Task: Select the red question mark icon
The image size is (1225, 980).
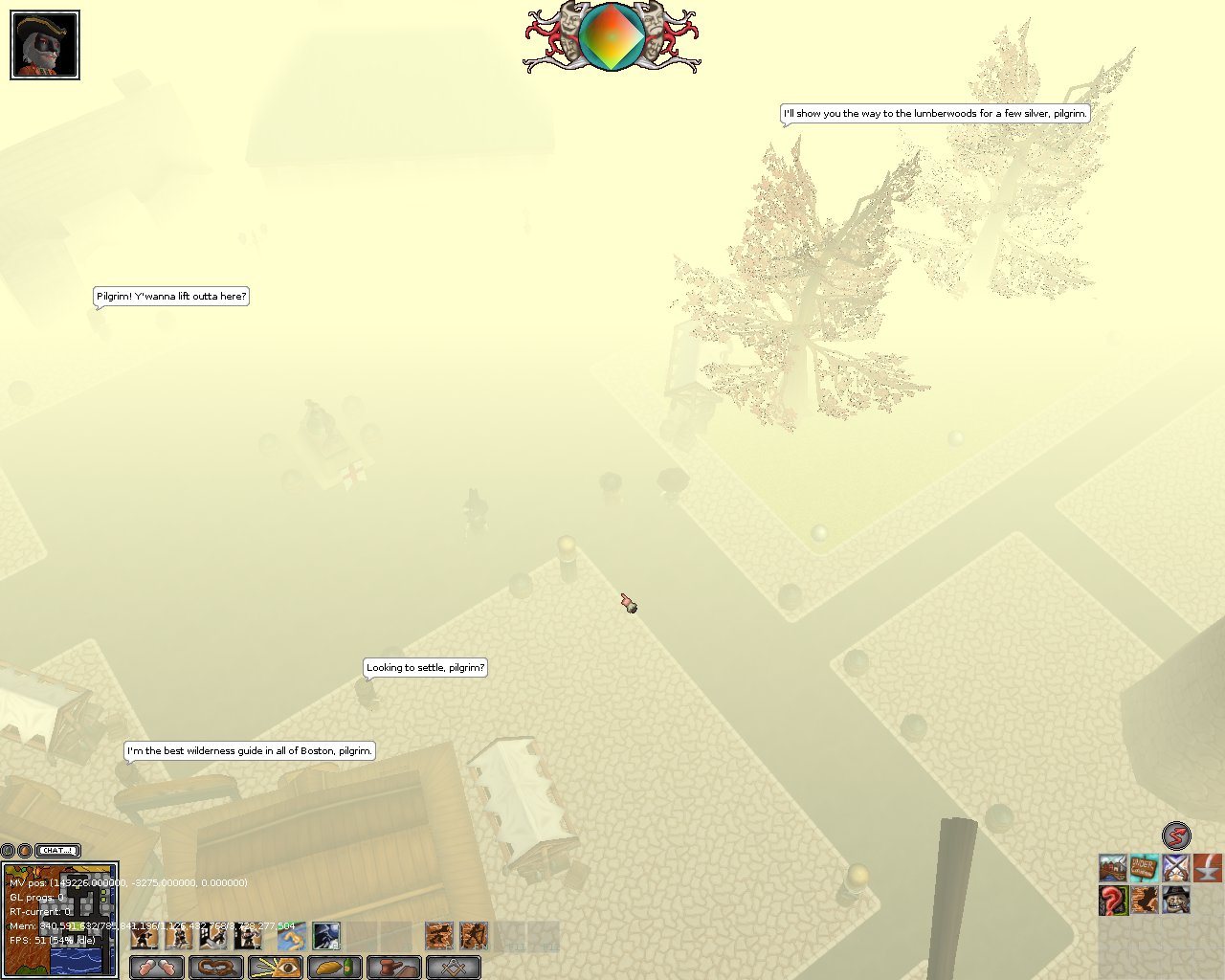Action: coord(1113,901)
